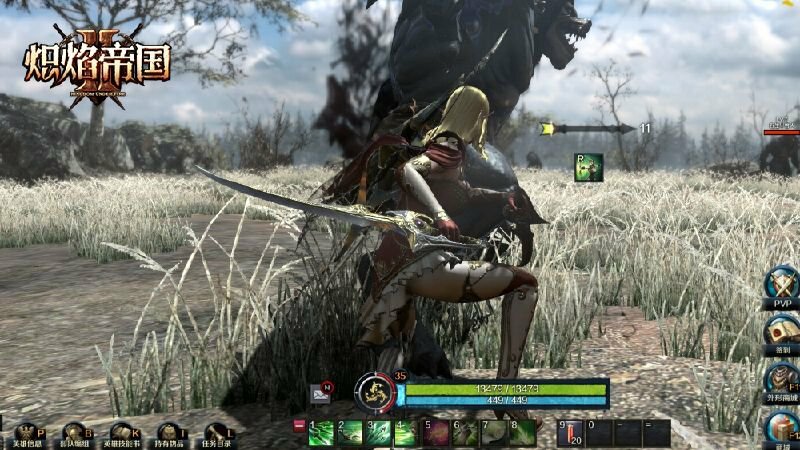Open the mail envelope icon
This screenshot has height=450, width=800.
(321, 392)
